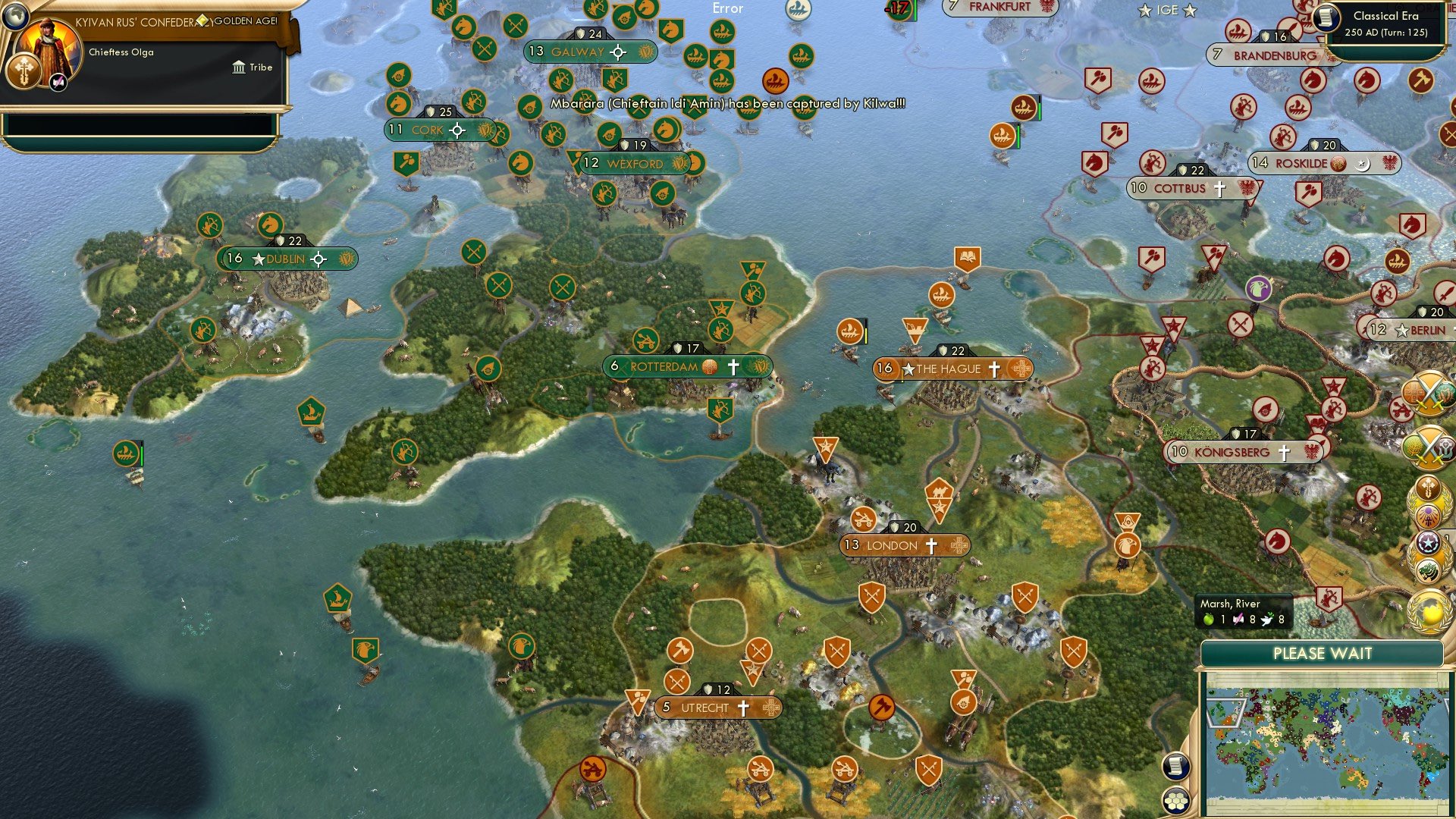Image resolution: width=1456 pixels, height=819 pixels.
Task: Click the purple star pantheon notification medal
Action: tap(1429, 516)
